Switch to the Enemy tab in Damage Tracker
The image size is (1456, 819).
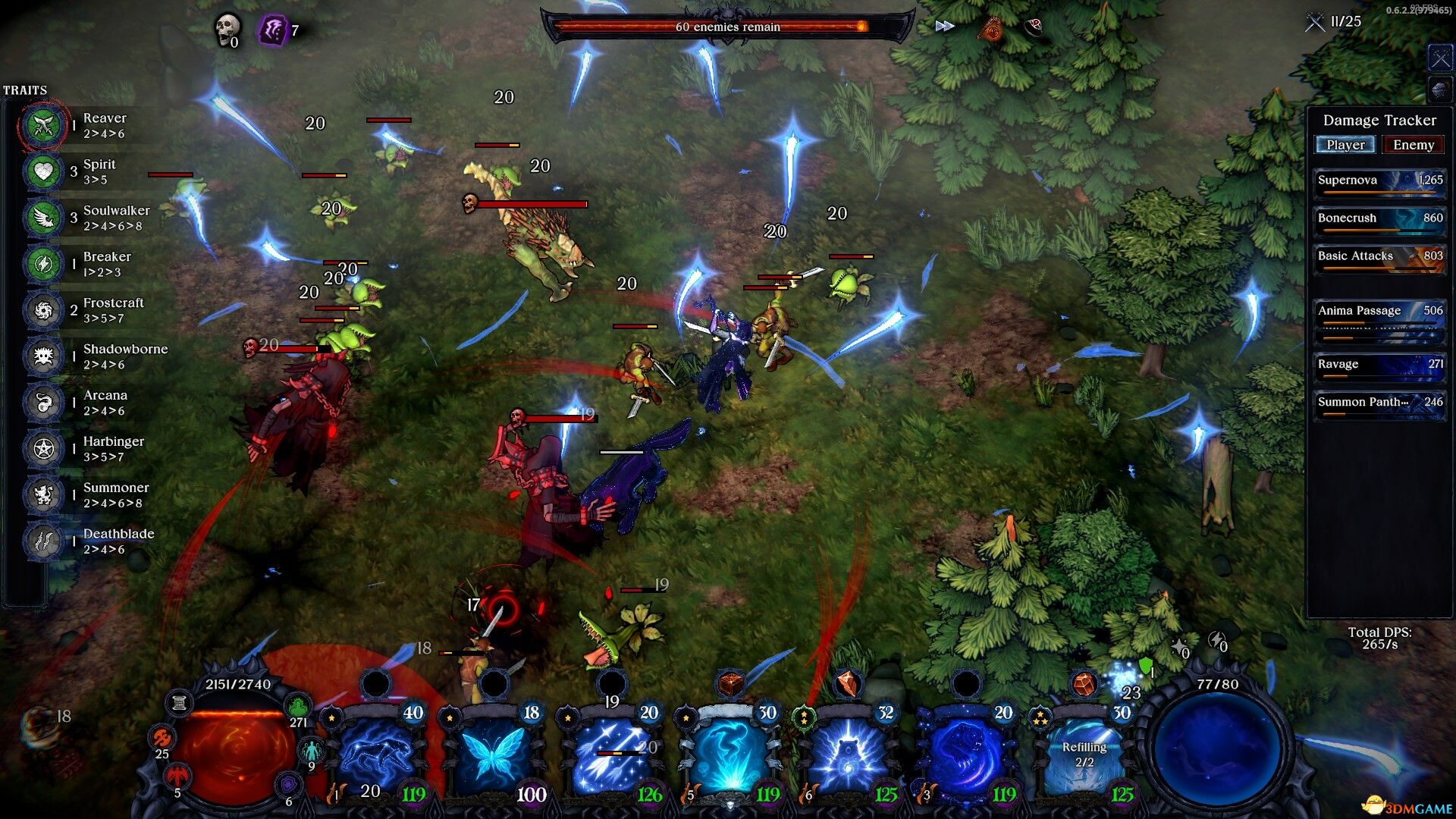click(x=1412, y=144)
